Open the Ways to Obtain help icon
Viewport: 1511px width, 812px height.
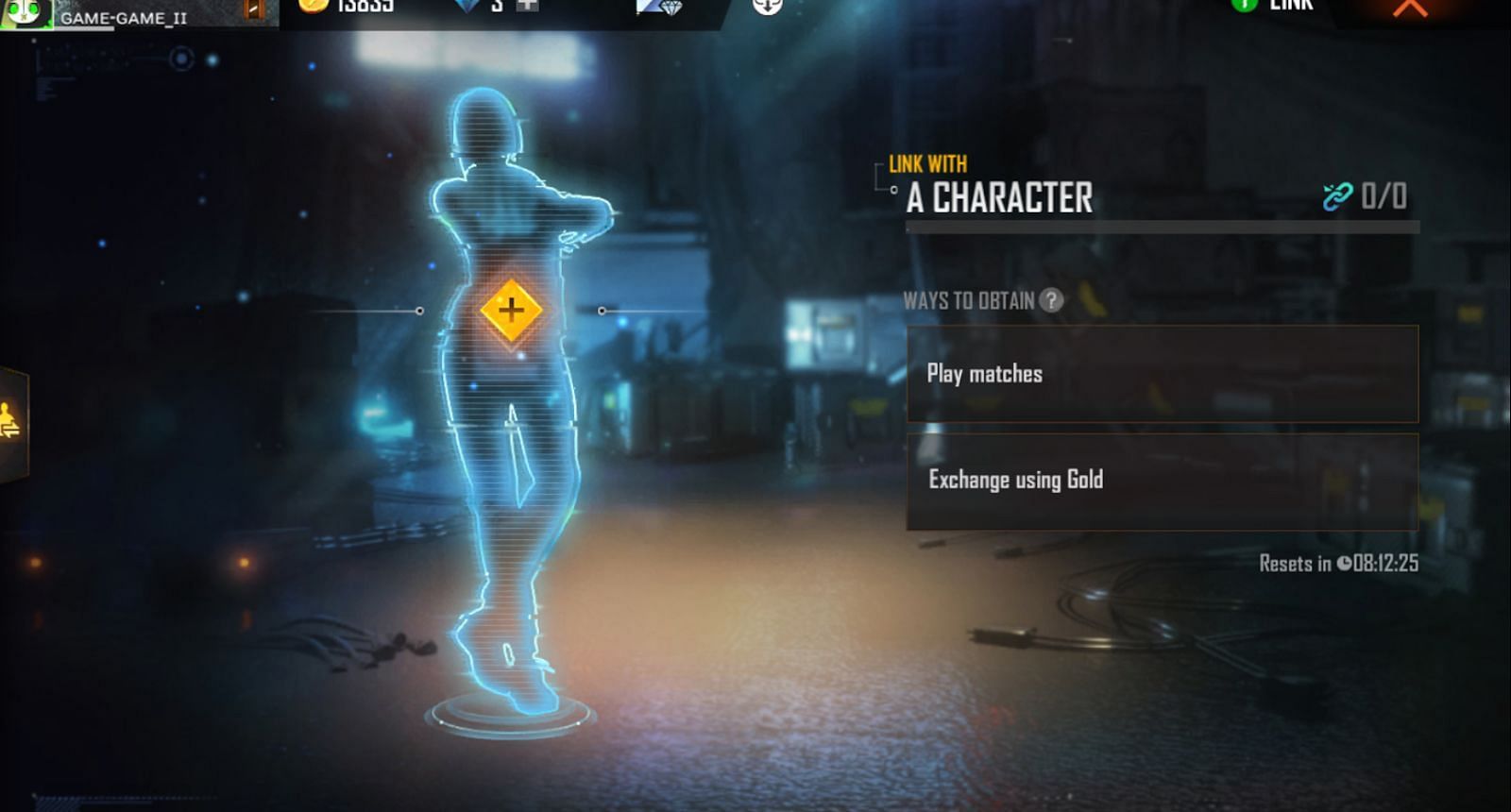tap(1051, 300)
